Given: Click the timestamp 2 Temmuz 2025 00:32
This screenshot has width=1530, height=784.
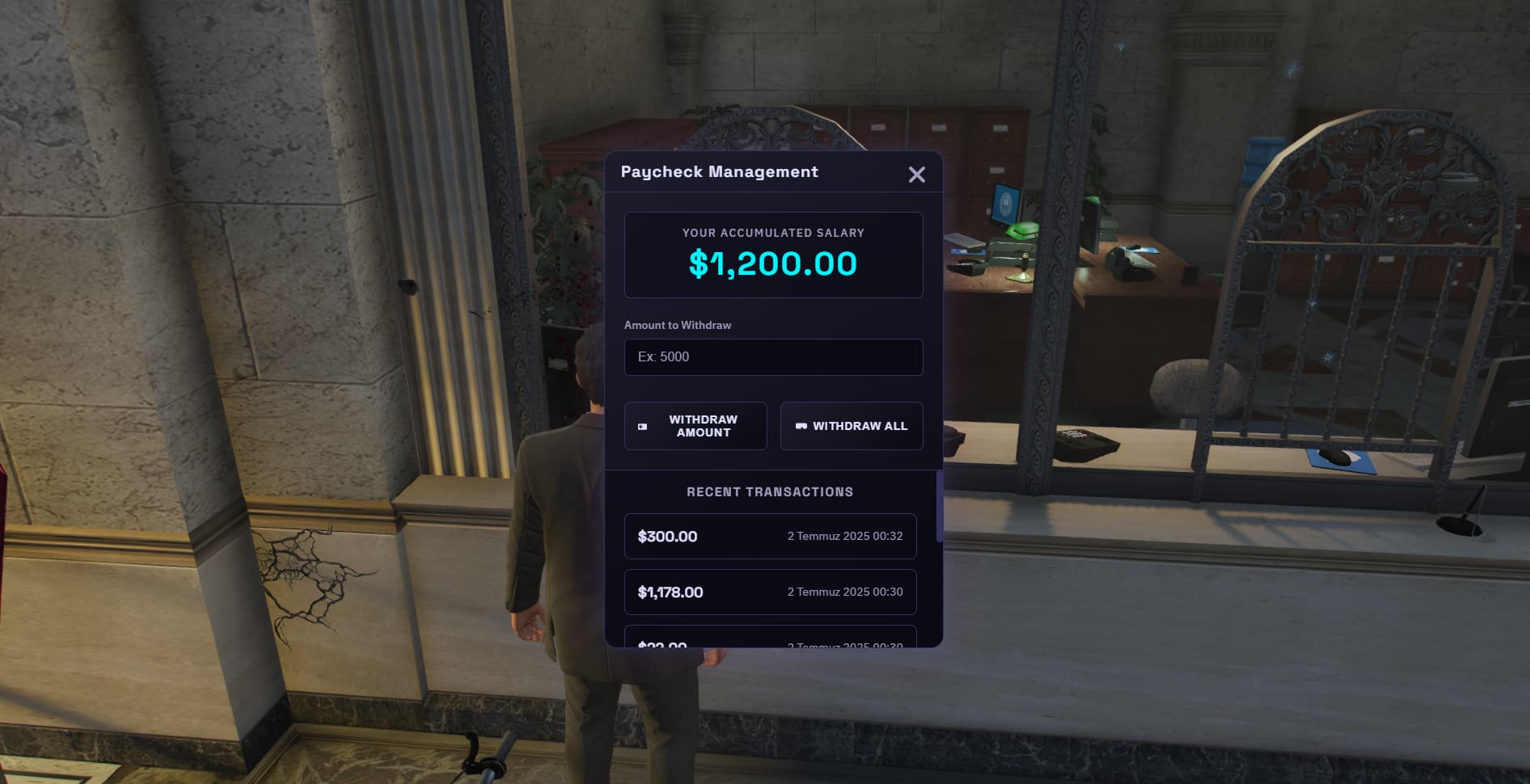Looking at the screenshot, I should click(x=844, y=536).
